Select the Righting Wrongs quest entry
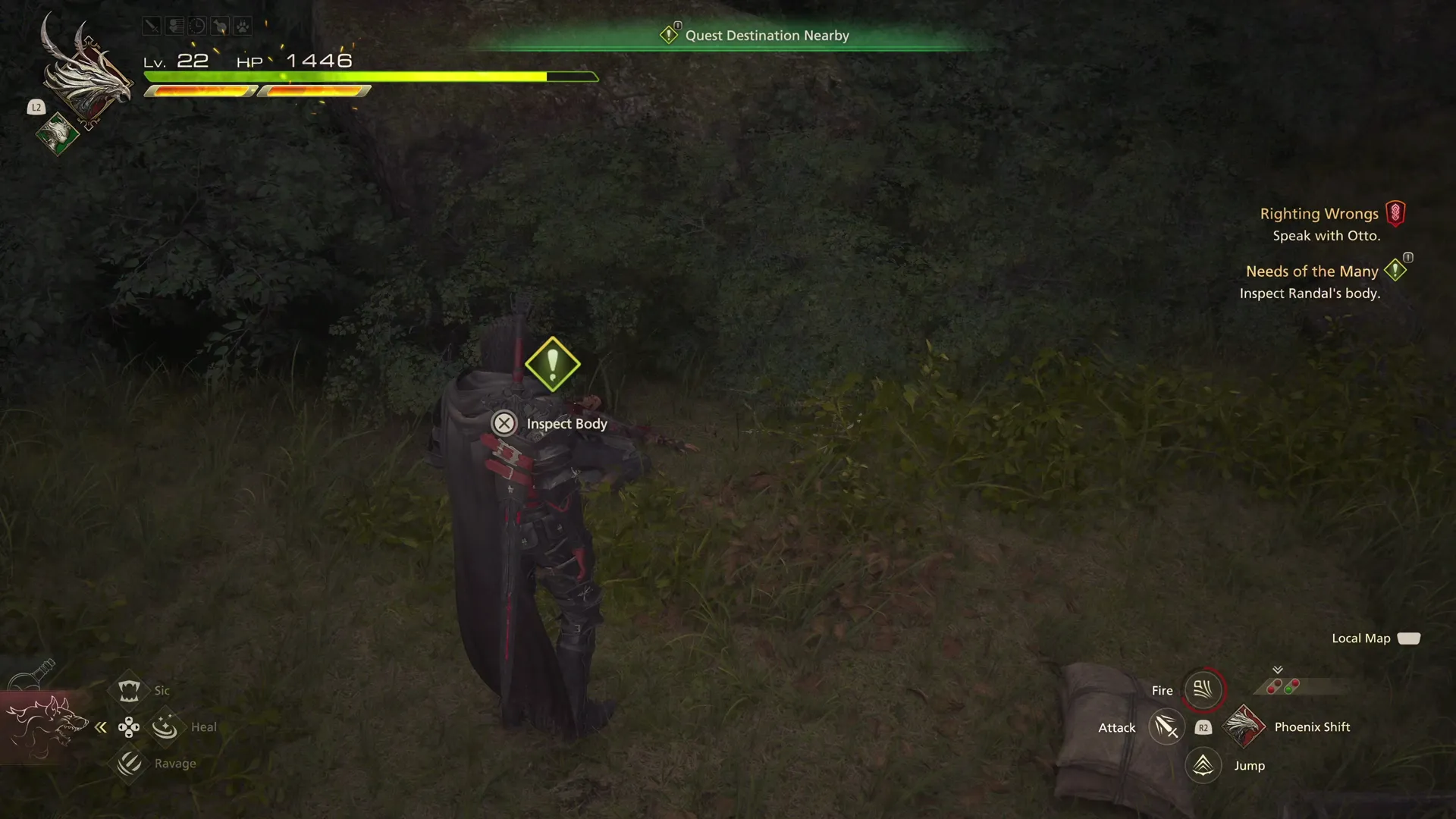Screen dimensions: 1456x819 click(1319, 213)
